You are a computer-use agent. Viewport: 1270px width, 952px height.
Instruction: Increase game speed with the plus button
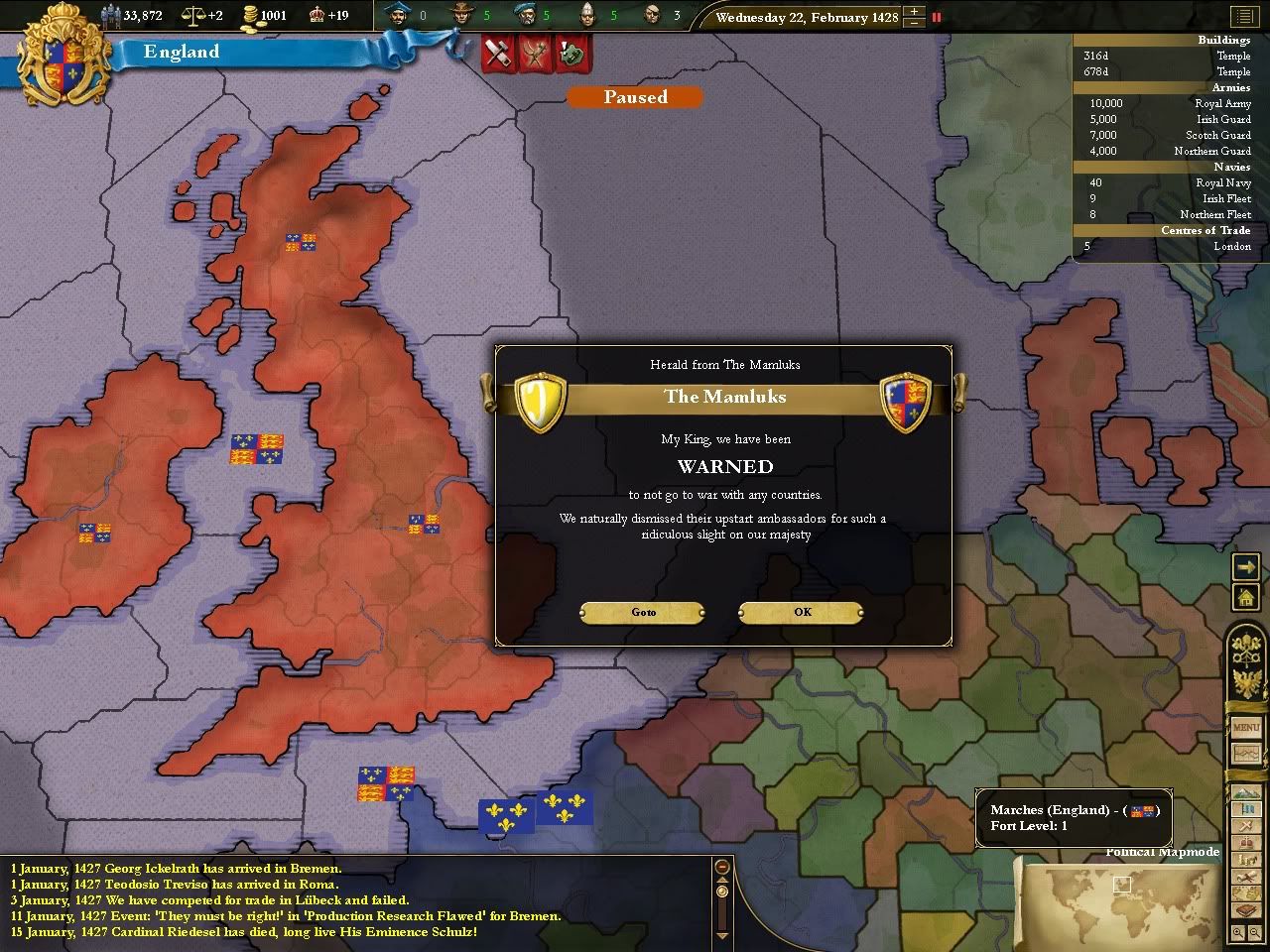(914, 12)
